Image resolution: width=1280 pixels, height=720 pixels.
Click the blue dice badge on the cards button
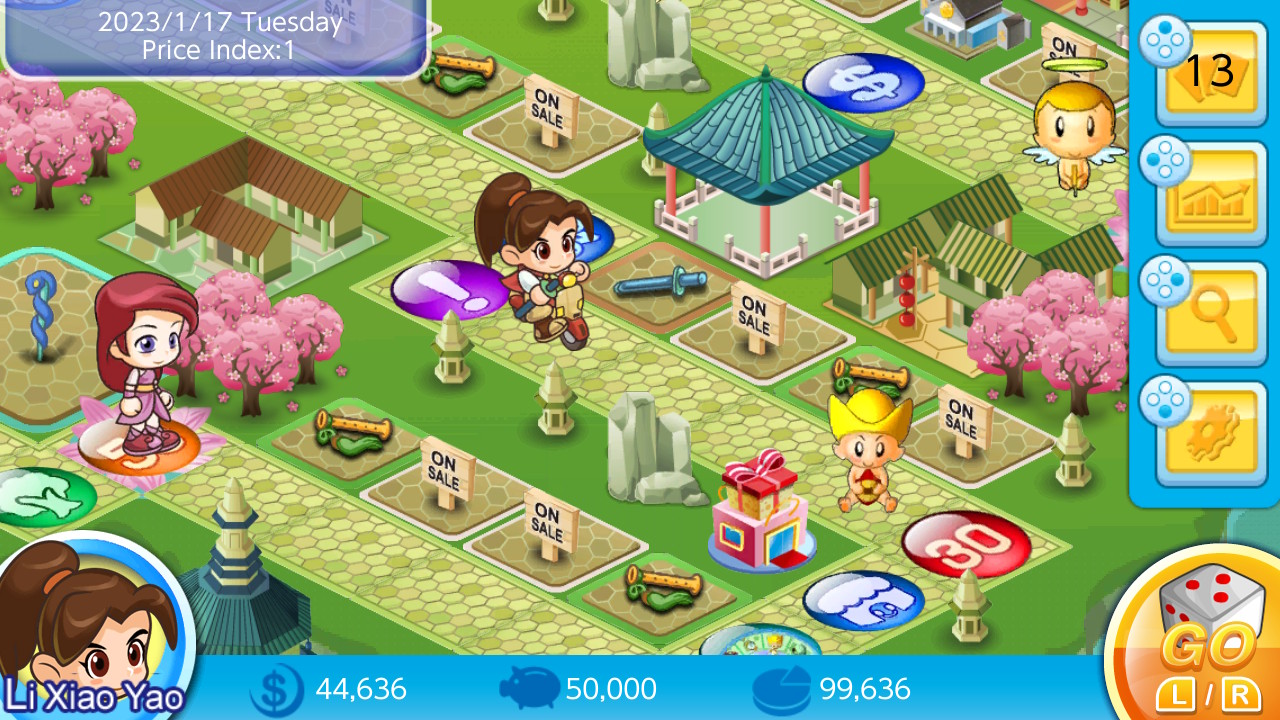[1166, 43]
